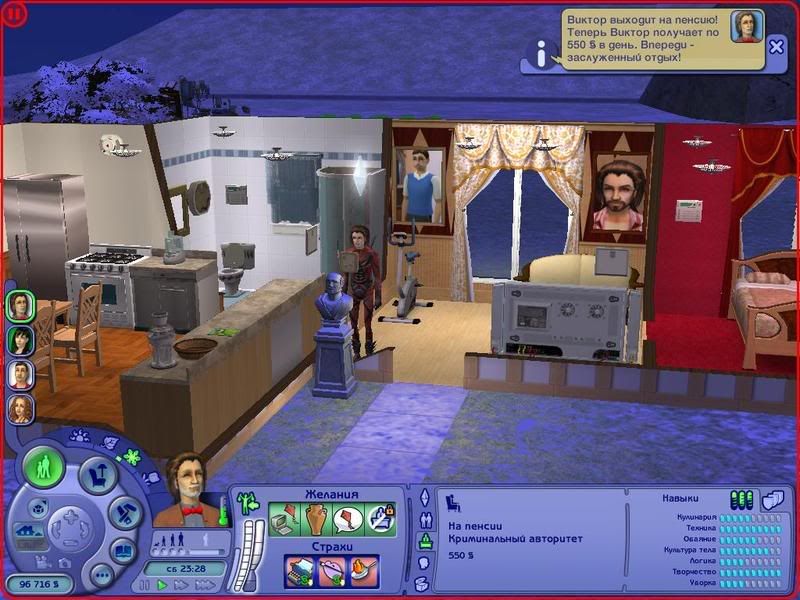Open the options button with three dots
This screenshot has height=600, width=800.
click(100, 575)
